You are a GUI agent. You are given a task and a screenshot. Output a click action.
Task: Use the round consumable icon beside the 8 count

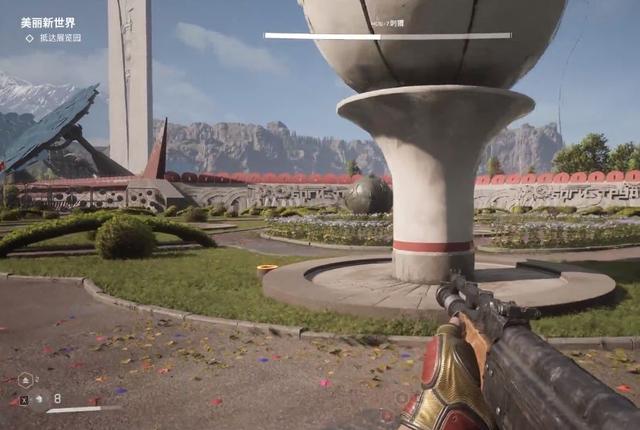coord(38,400)
